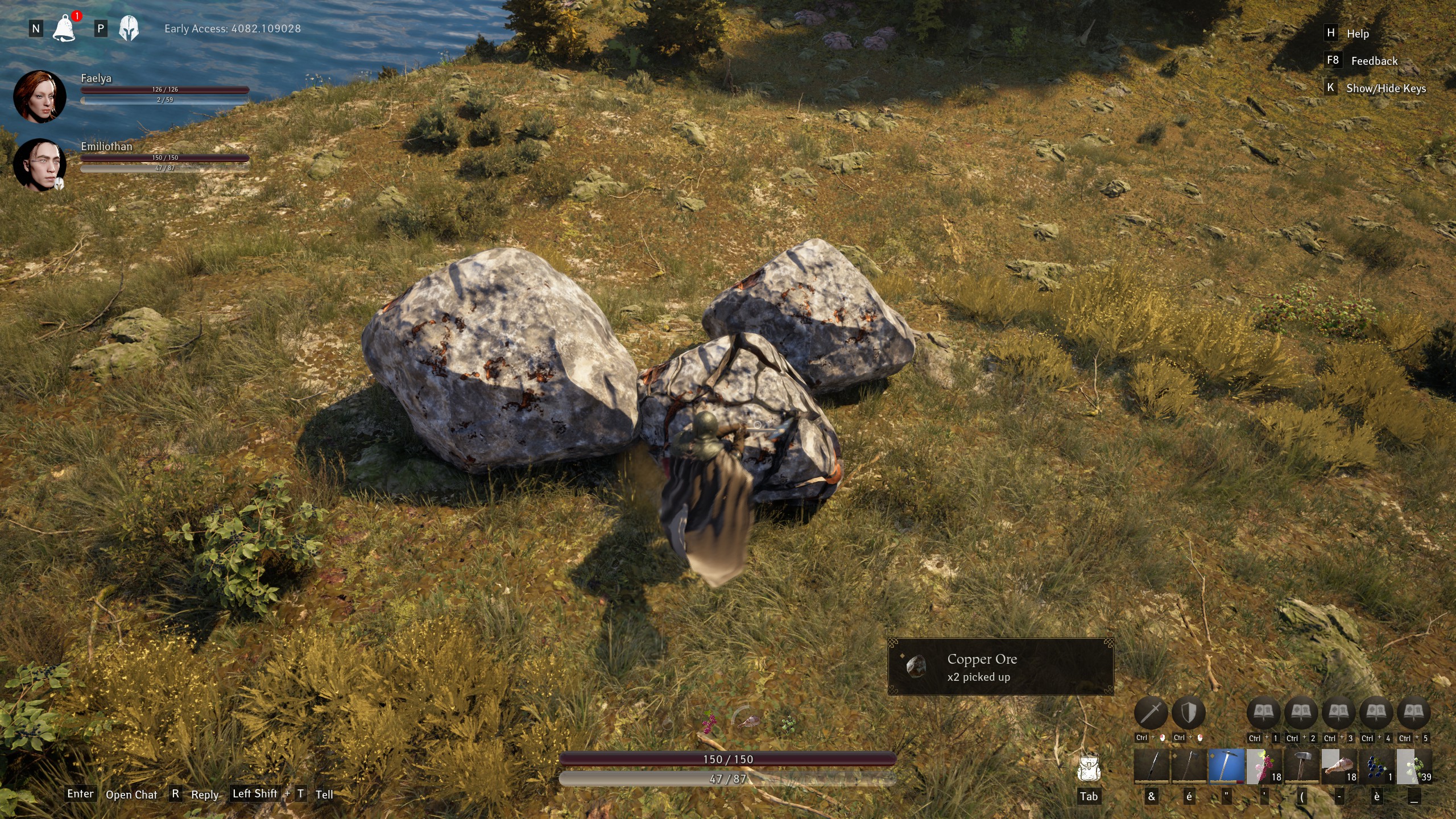Viewport: 1456px width, 819px height.
Task: Use the meat drumstick hotbar item
Action: click(1339, 766)
